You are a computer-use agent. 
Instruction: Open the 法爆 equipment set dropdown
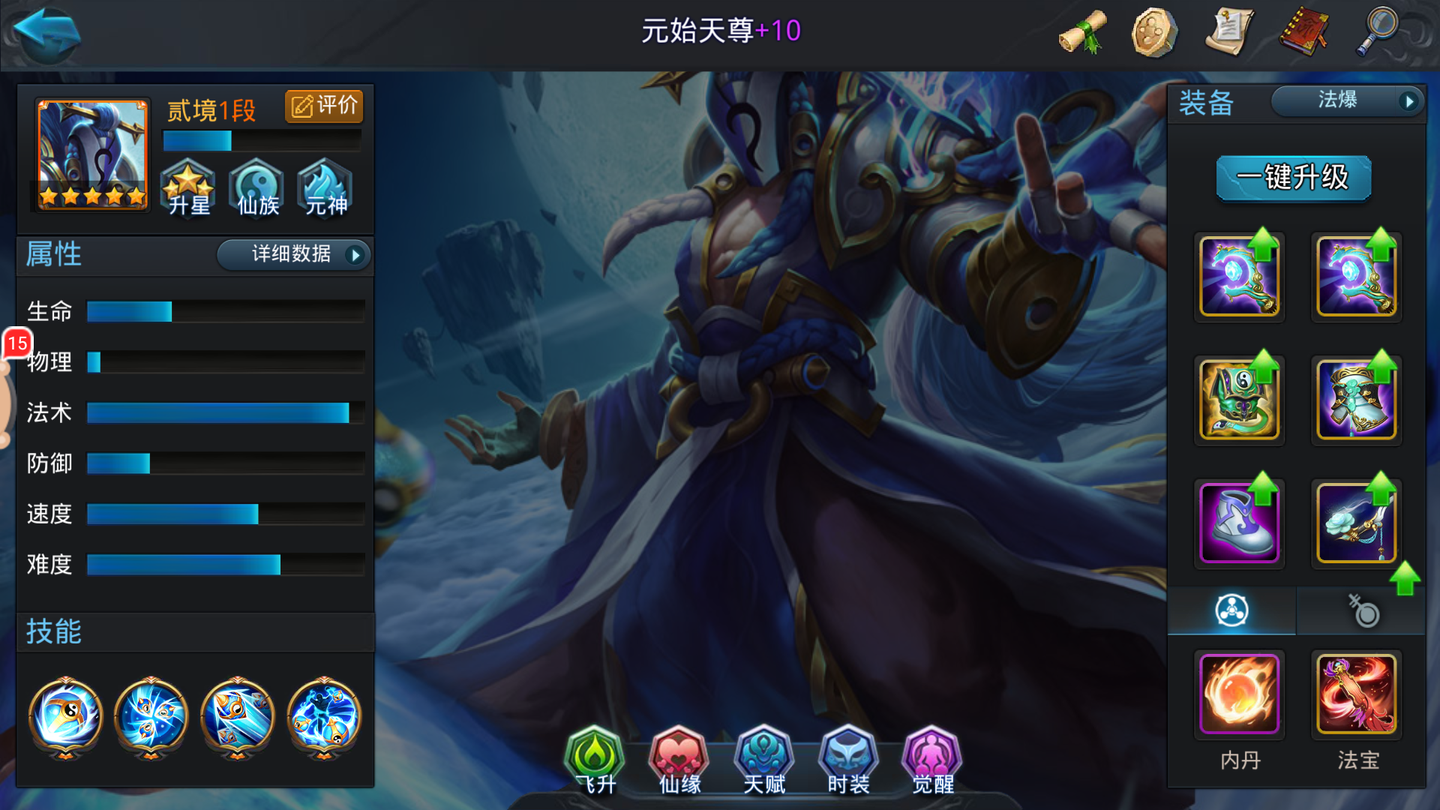[1347, 100]
